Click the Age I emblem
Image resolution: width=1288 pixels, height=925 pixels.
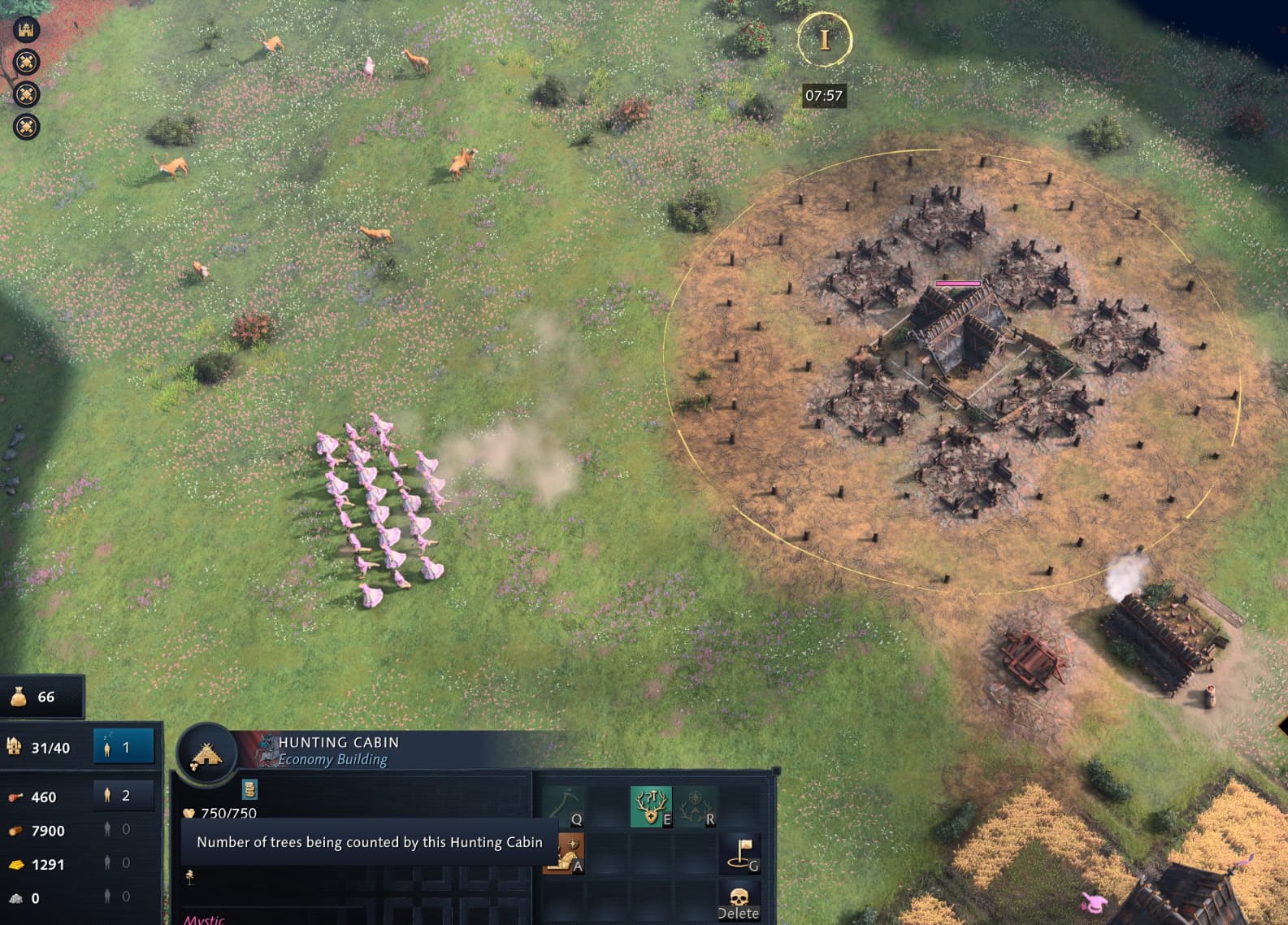point(824,39)
